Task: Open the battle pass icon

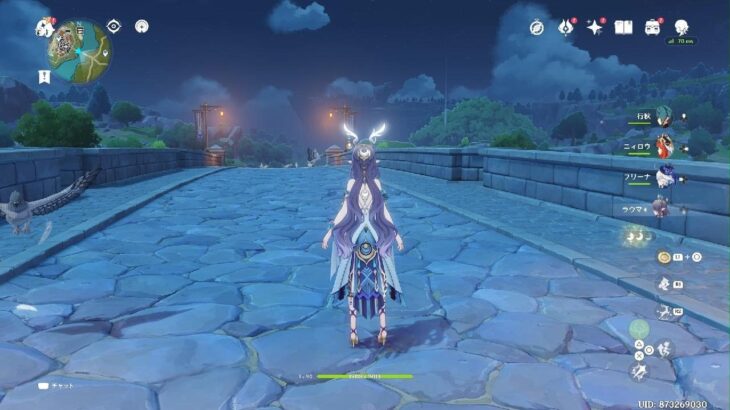Action: [653, 27]
